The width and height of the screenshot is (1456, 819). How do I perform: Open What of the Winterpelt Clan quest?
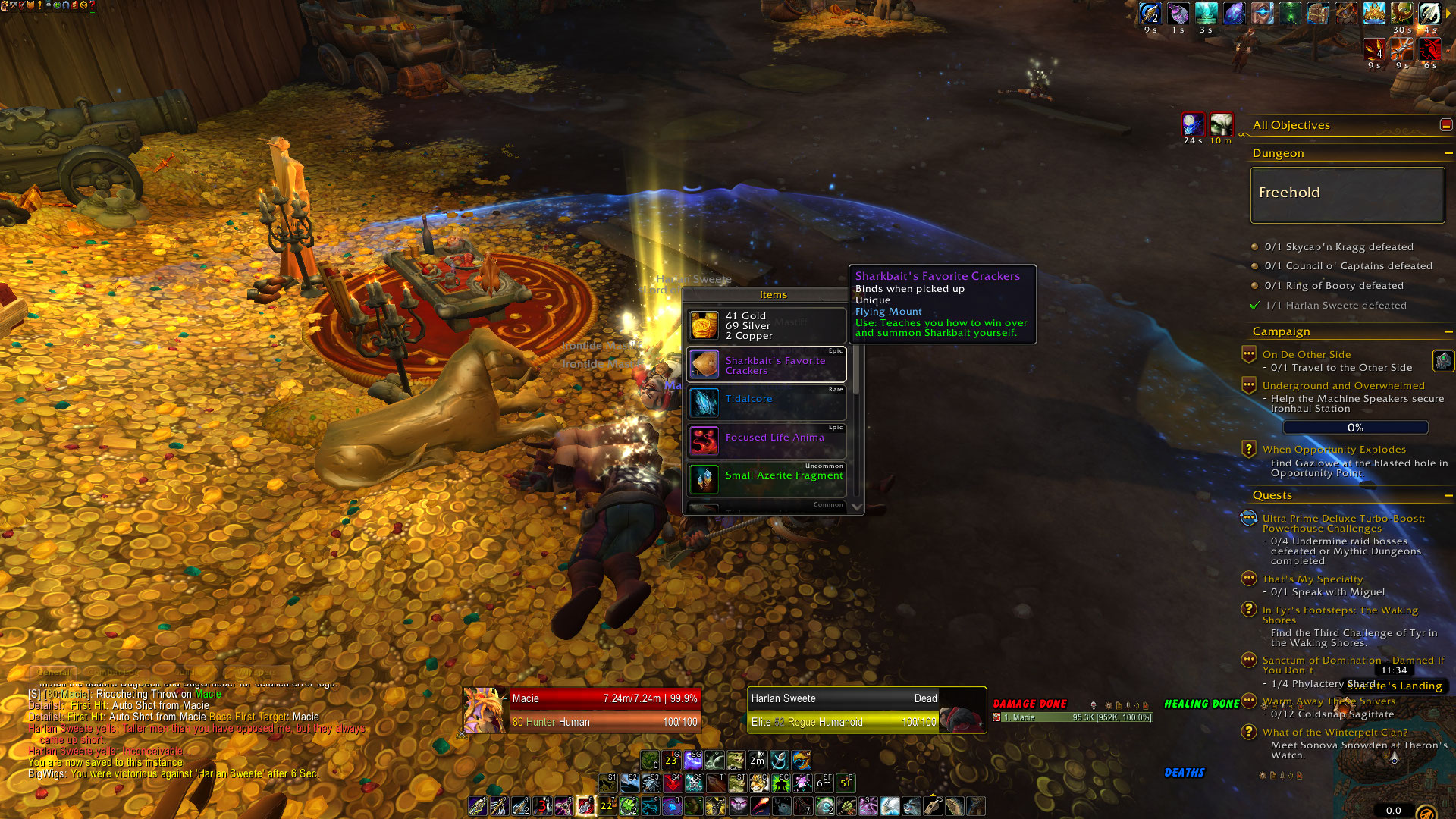tap(1334, 732)
